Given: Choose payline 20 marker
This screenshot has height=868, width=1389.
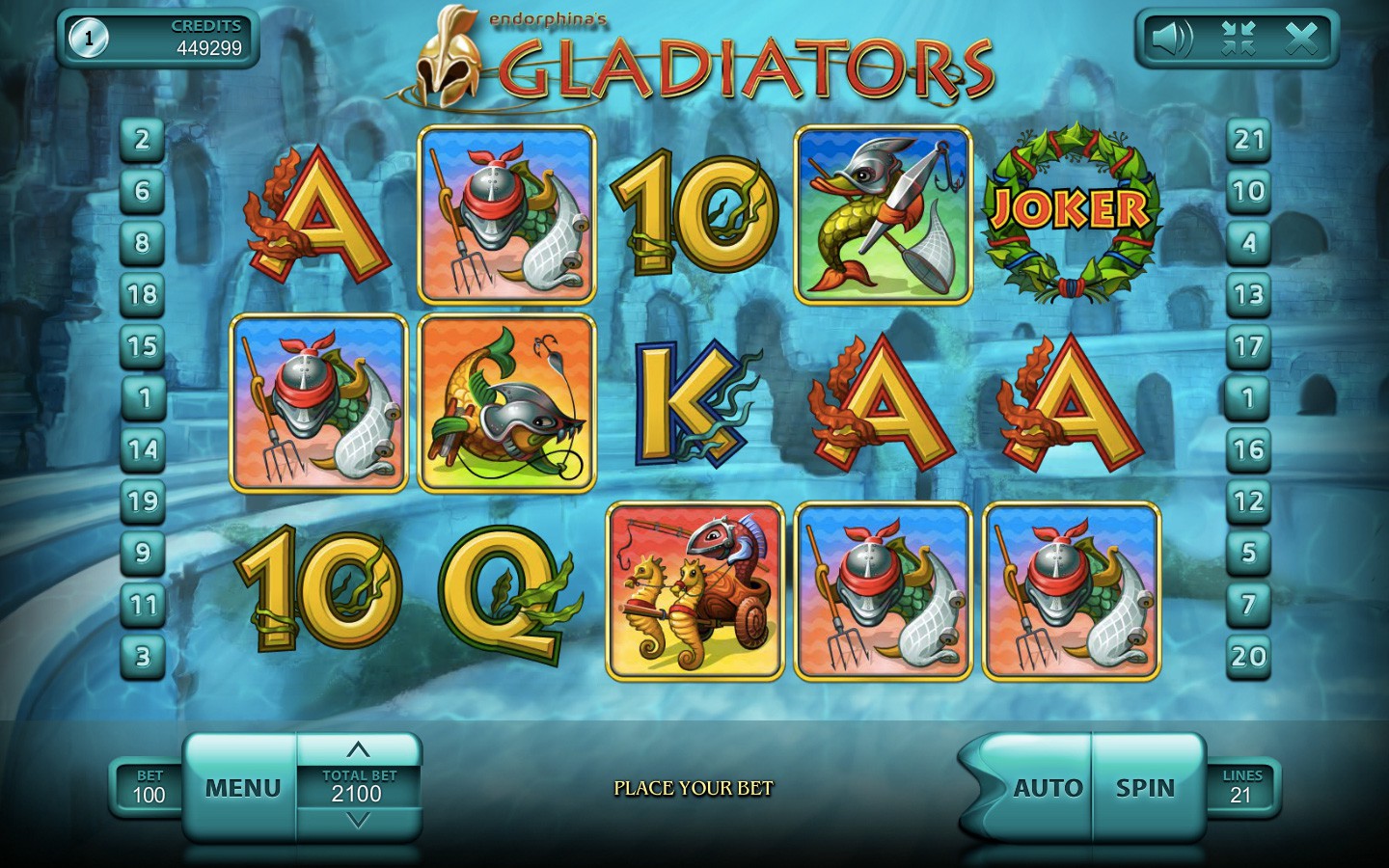Looking at the screenshot, I should [x=1248, y=657].
